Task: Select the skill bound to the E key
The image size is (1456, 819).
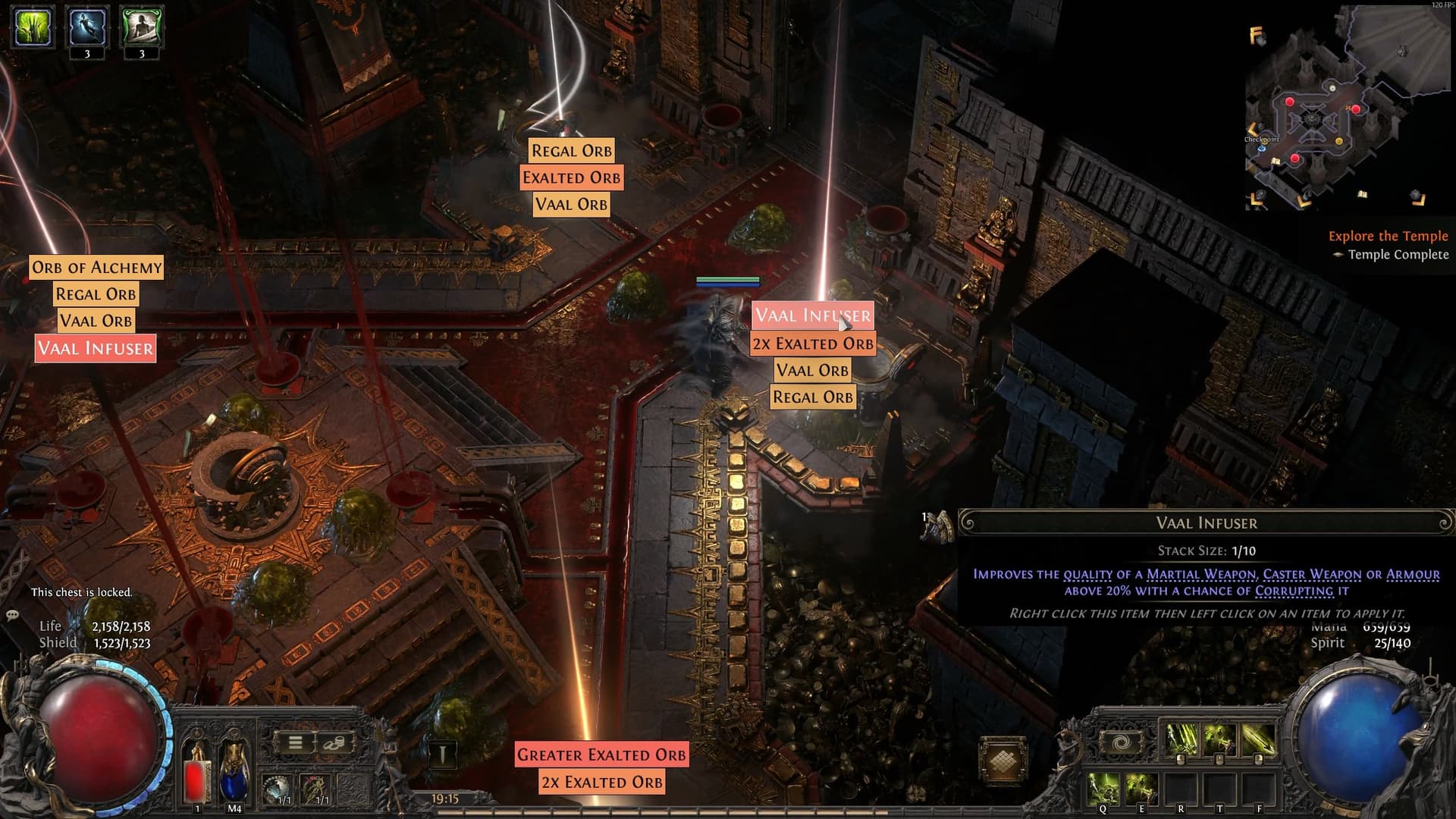Action: tap(1140, 787)
